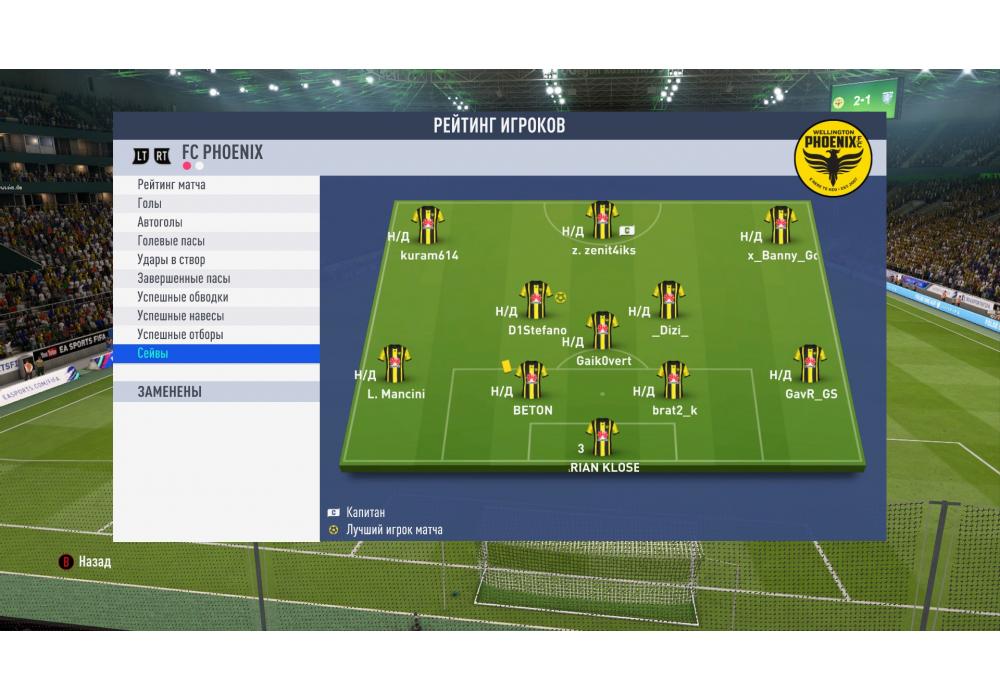Select player GavR_GS on the pitch
This screenshot has width=1000, height=700.
point(809,367)
